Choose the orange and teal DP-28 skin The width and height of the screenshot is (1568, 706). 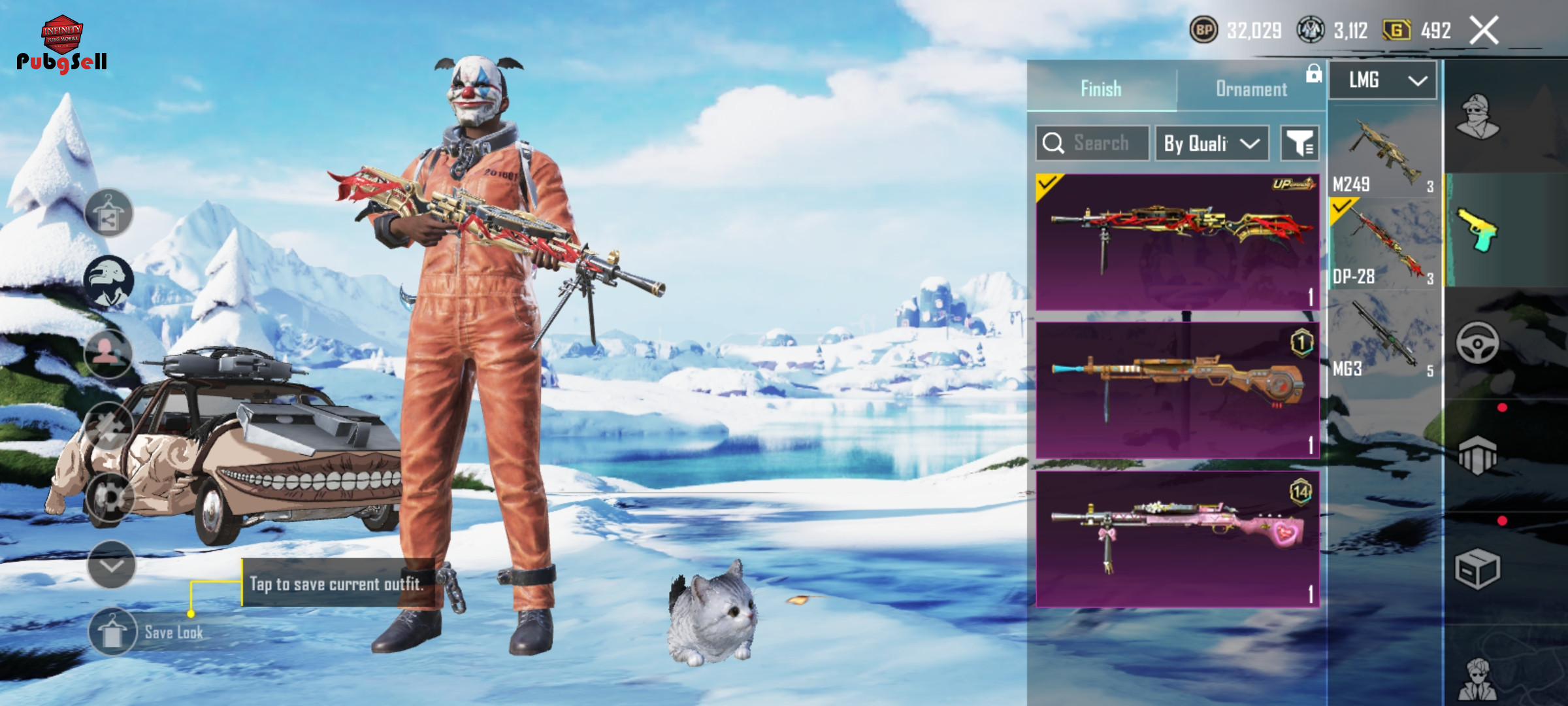[1177, 390]
